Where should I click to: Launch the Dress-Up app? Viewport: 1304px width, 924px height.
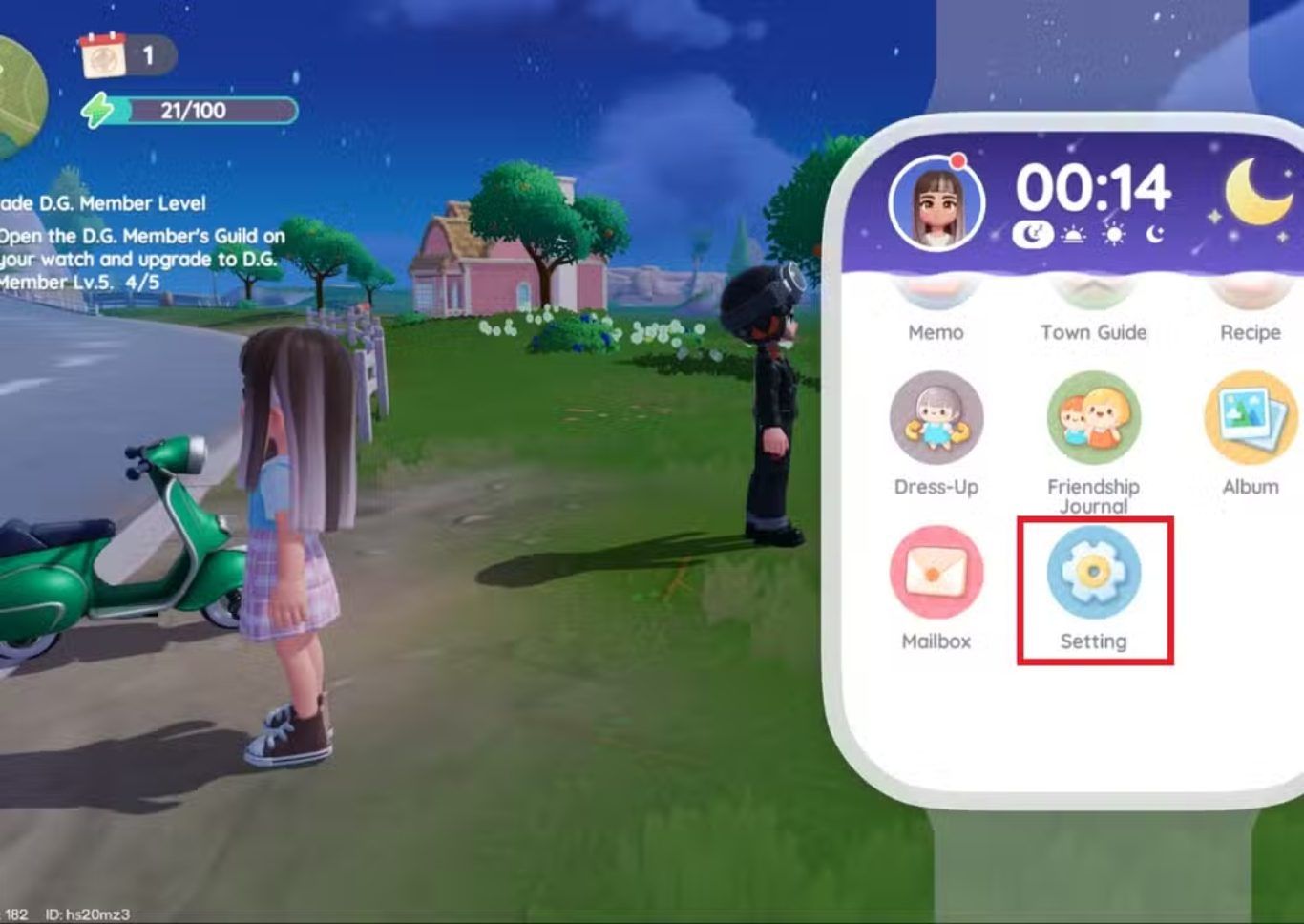(x=936, y=419)
